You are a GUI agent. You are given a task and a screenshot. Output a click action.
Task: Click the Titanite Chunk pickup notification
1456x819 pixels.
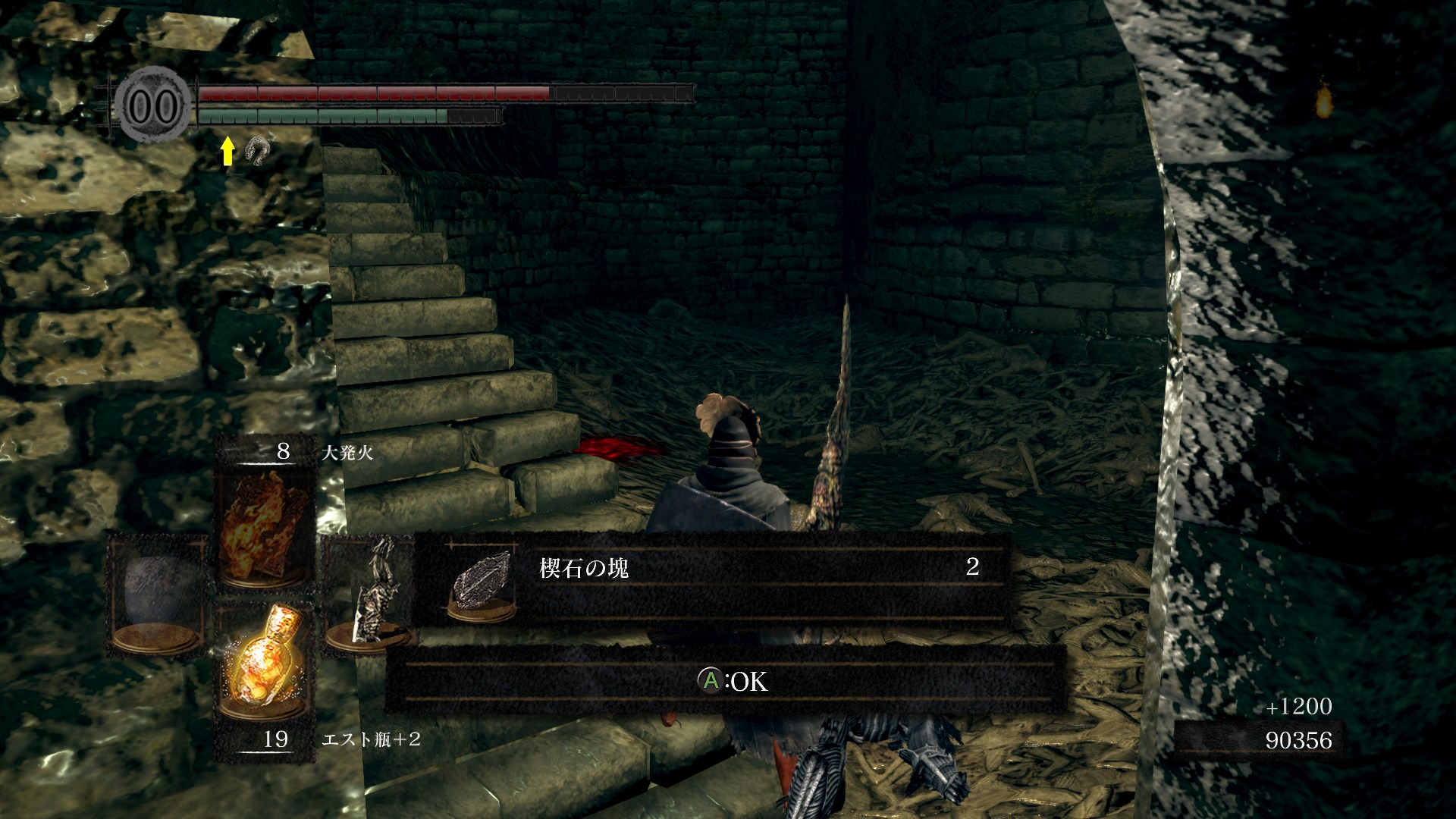tap(713, 580)
